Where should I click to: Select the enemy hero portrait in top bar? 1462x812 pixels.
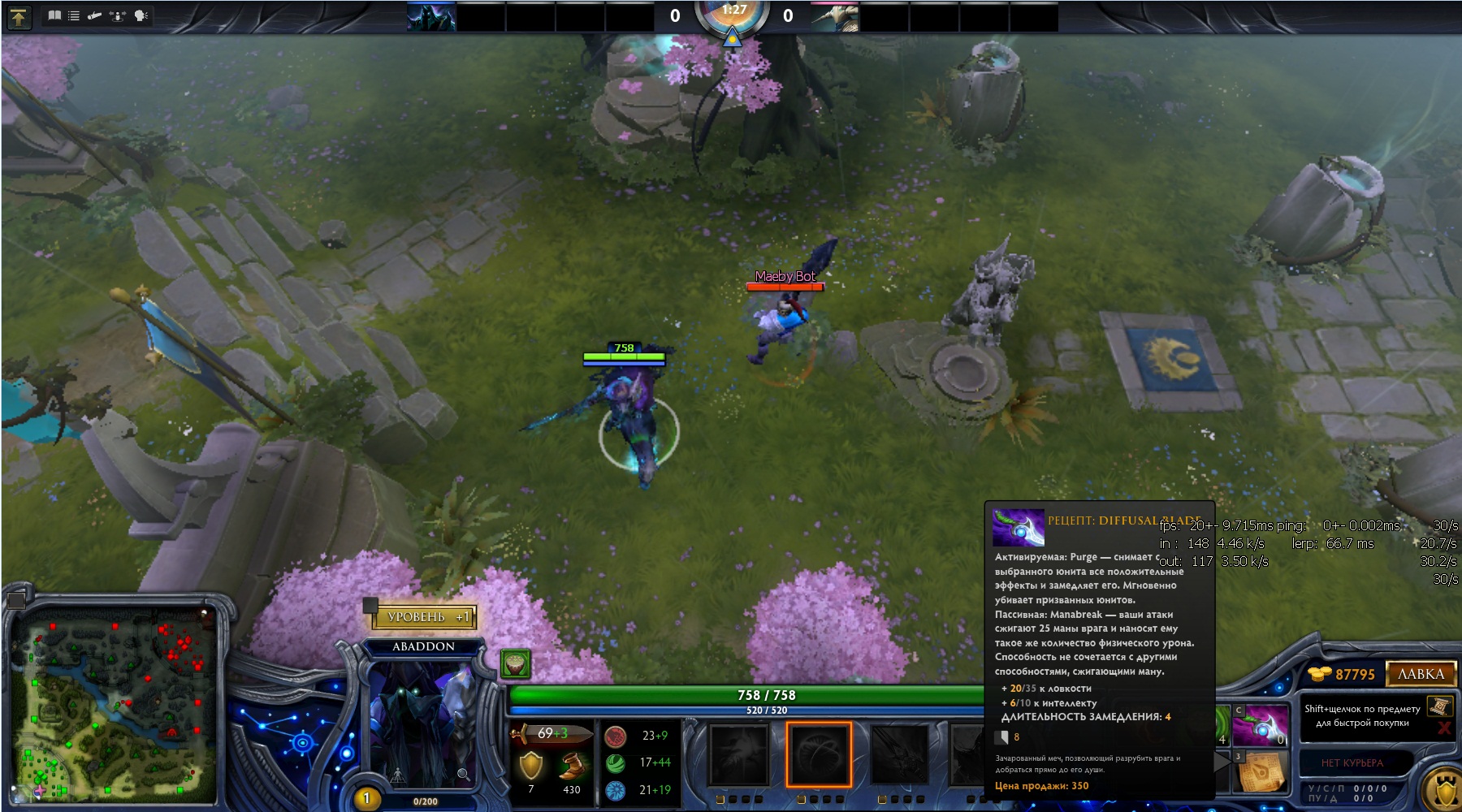click(835, 17)
